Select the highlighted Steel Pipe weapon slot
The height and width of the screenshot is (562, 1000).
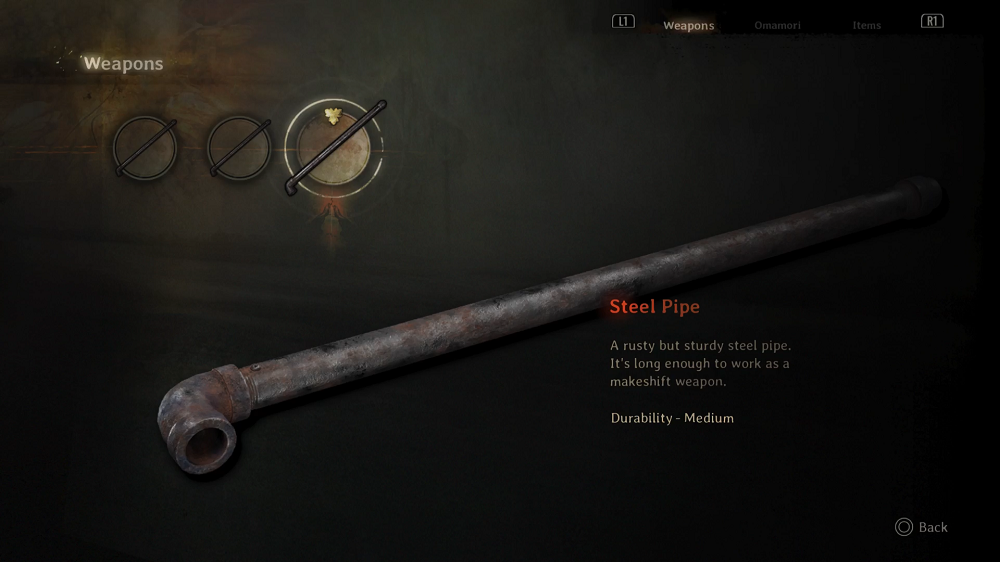click(x=334, y=150)
